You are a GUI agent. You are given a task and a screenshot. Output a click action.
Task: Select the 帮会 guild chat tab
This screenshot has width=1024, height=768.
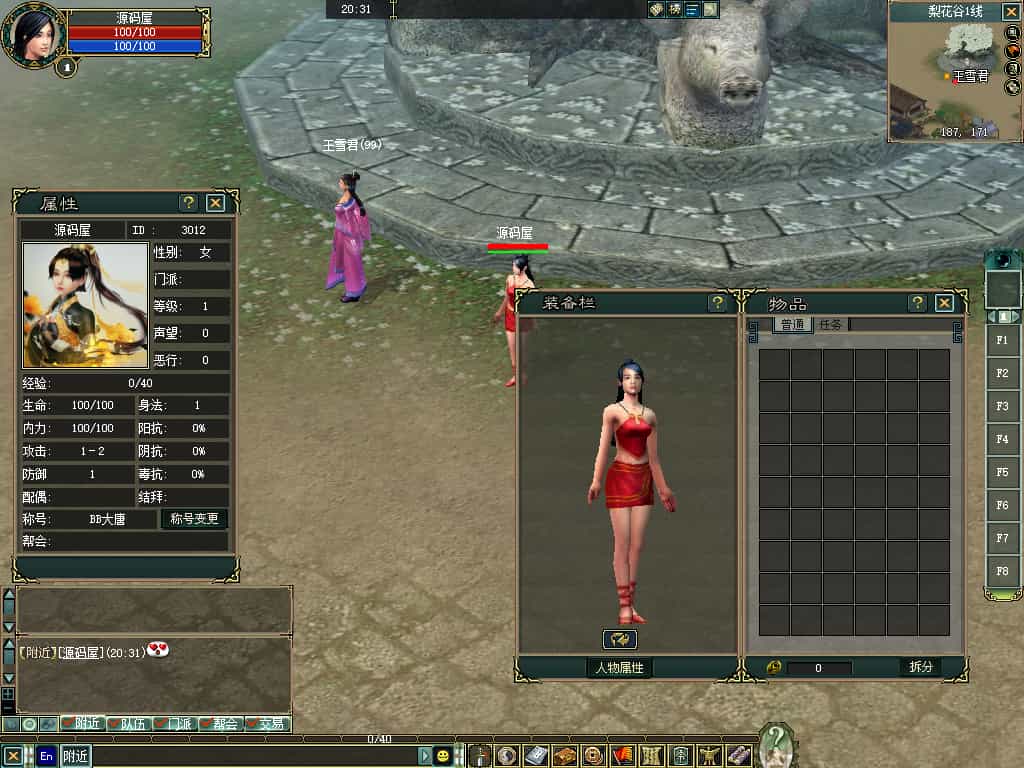coord(224,723)
